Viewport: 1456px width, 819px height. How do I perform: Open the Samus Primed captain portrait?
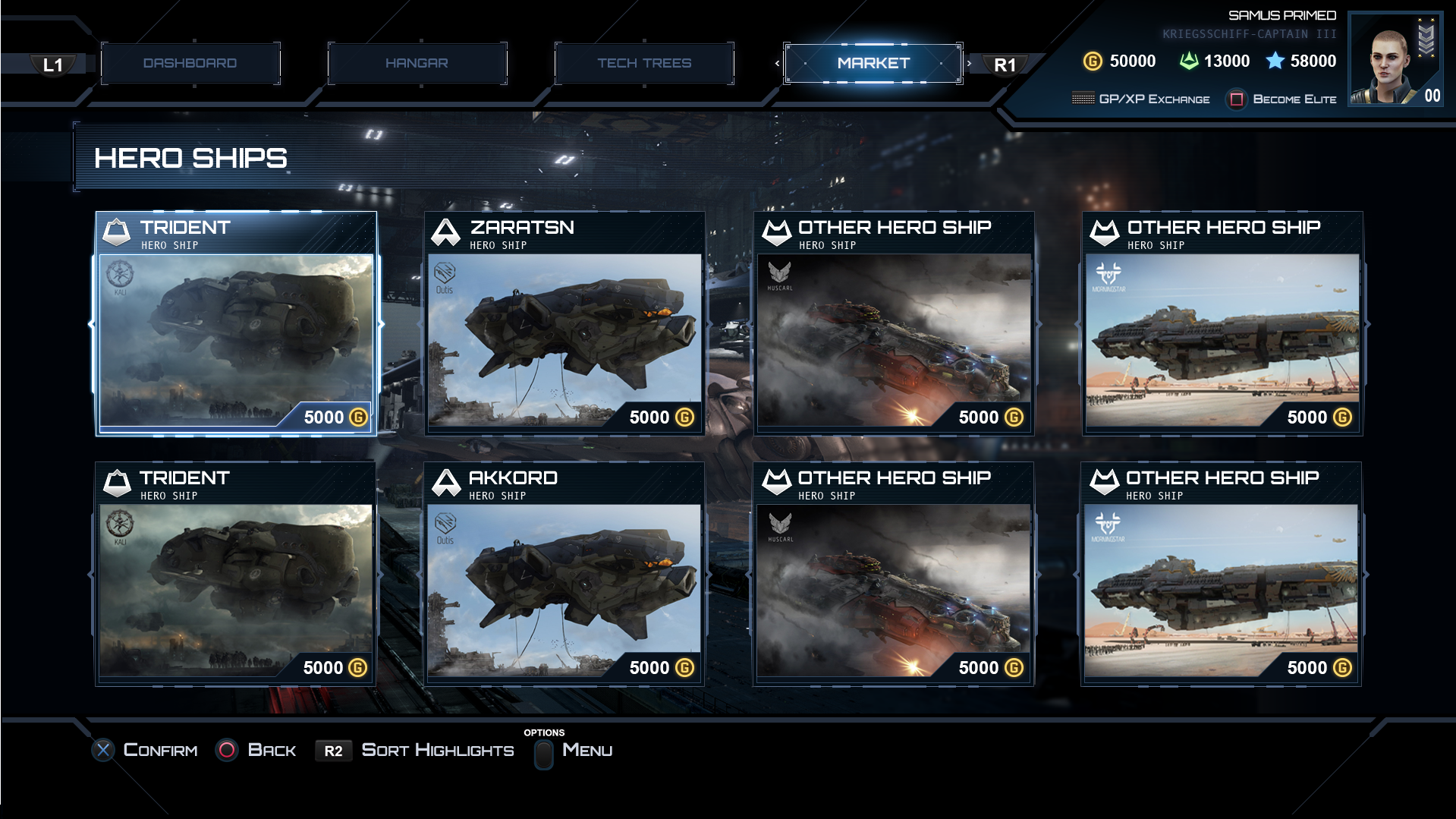pyautogui.click(x=1395, y=59)
